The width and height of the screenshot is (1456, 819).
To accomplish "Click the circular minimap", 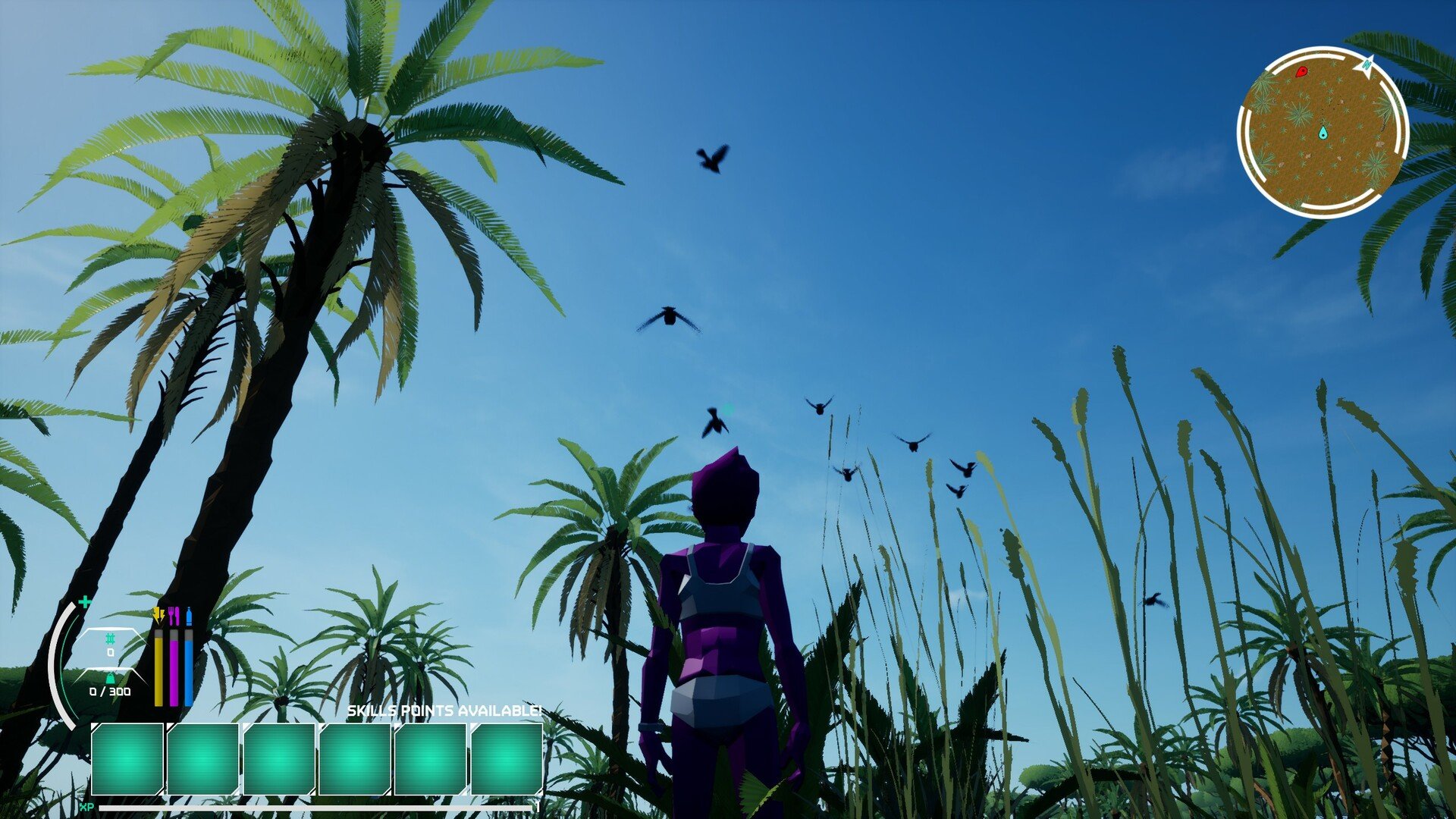I will pyautogui.click(x=1323, y=133).
